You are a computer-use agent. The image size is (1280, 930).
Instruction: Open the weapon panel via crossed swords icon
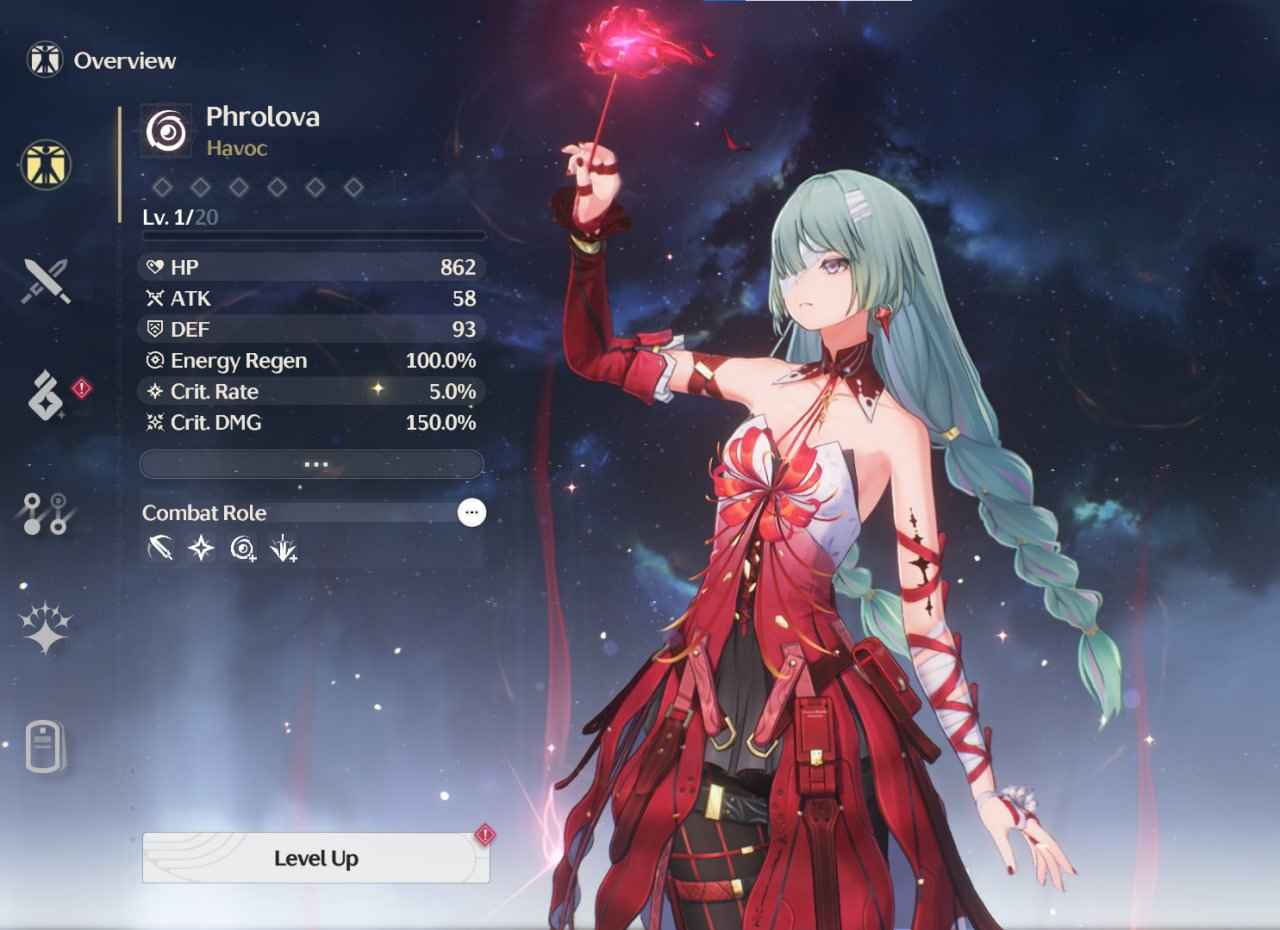[42, 282]
